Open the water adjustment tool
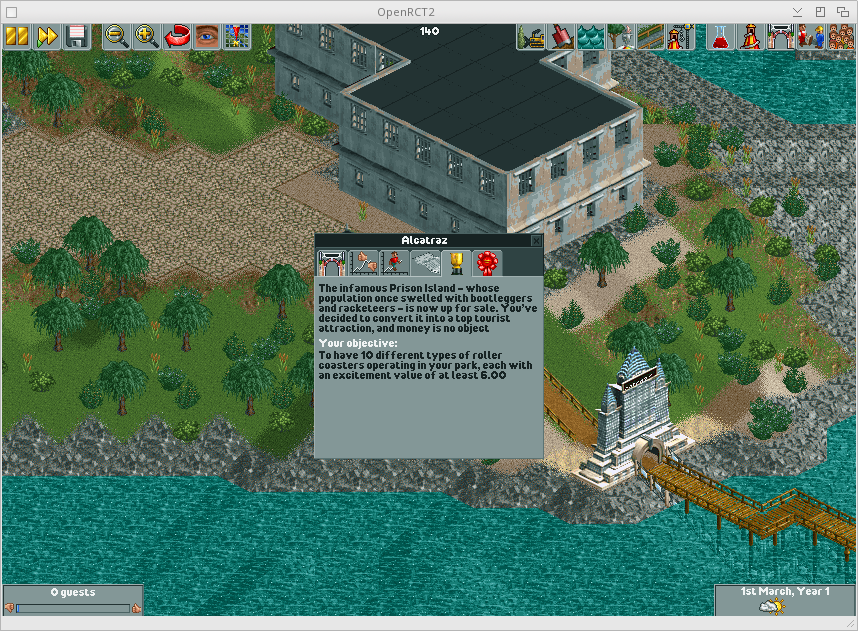The width and height of the screenshot is (858, 631). [591, 37]
